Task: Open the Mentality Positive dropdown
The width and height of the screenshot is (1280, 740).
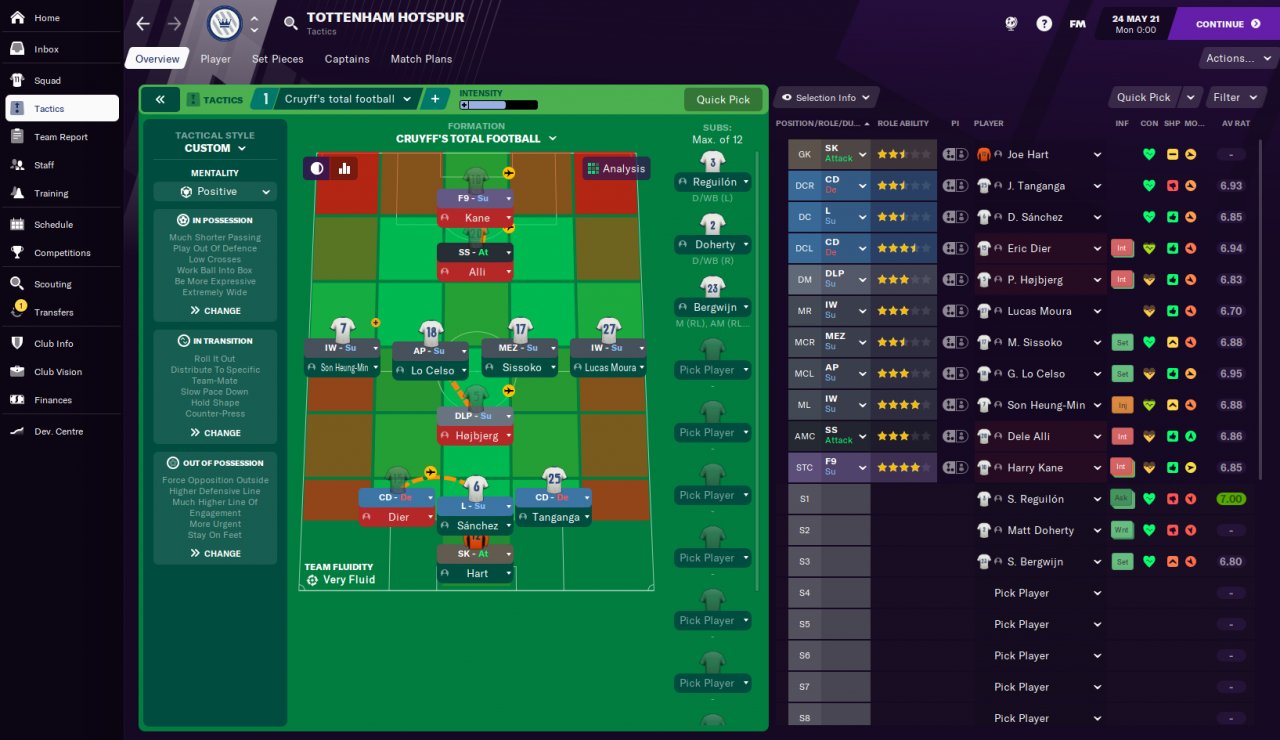Action: [215, 192]
